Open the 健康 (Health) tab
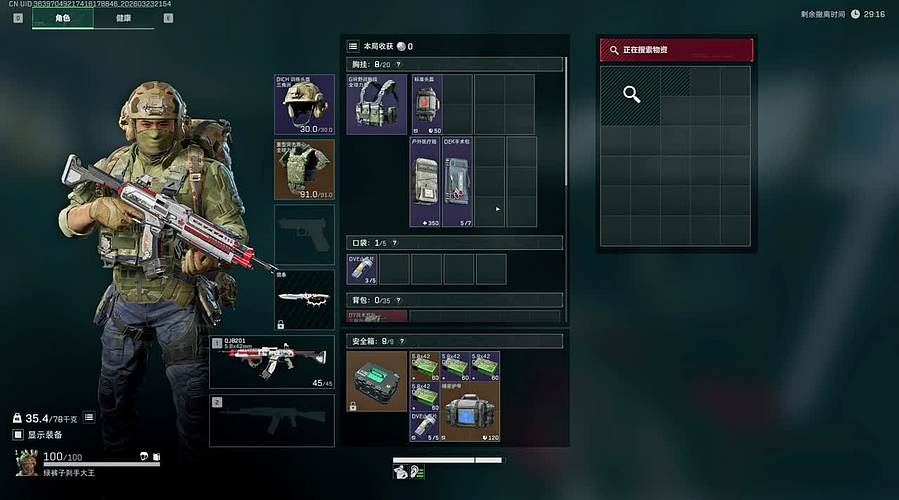 tap(123, 18)
